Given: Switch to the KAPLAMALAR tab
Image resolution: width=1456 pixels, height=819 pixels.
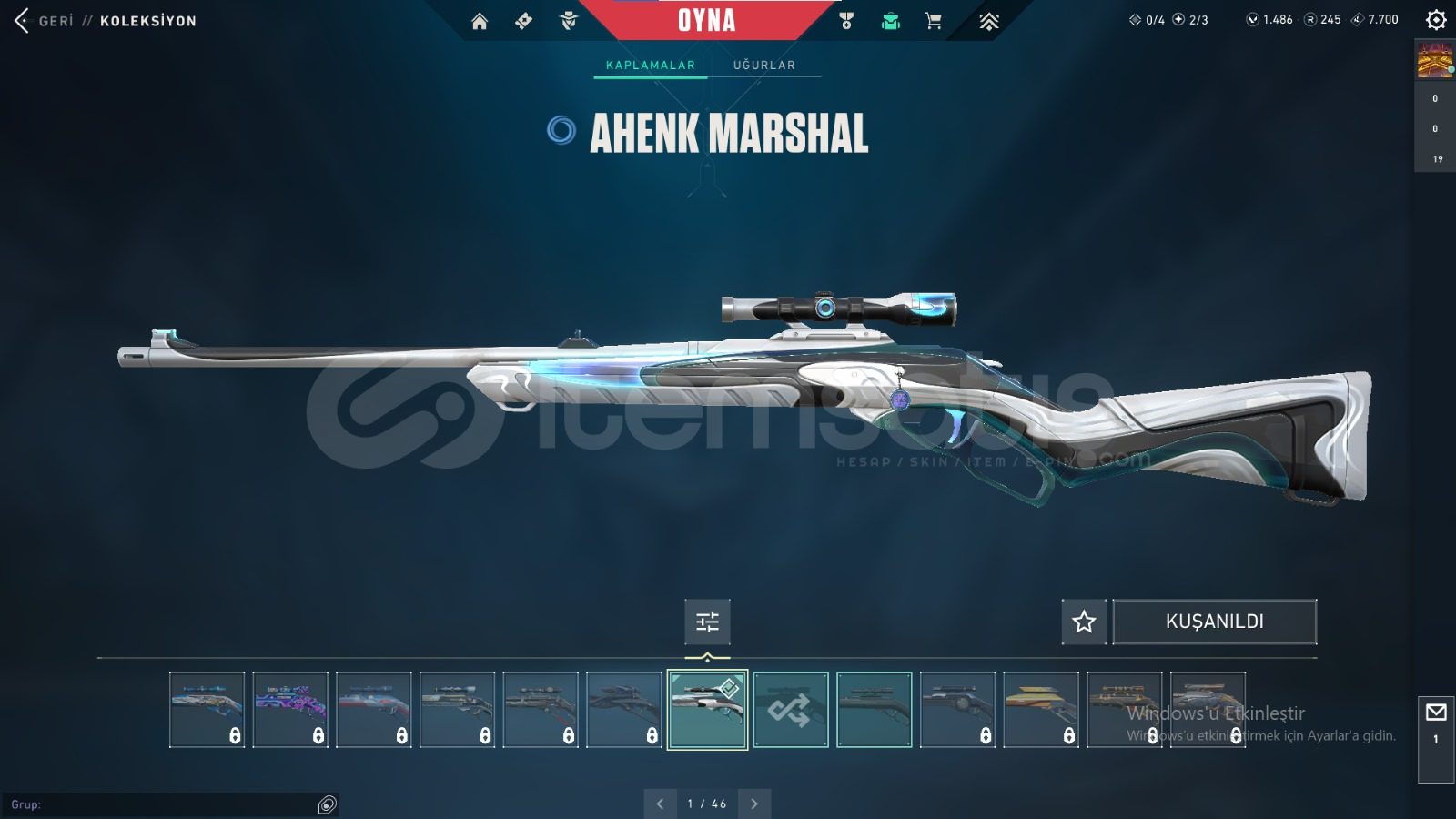Looking at the screenshot, I should pos(650,65).
